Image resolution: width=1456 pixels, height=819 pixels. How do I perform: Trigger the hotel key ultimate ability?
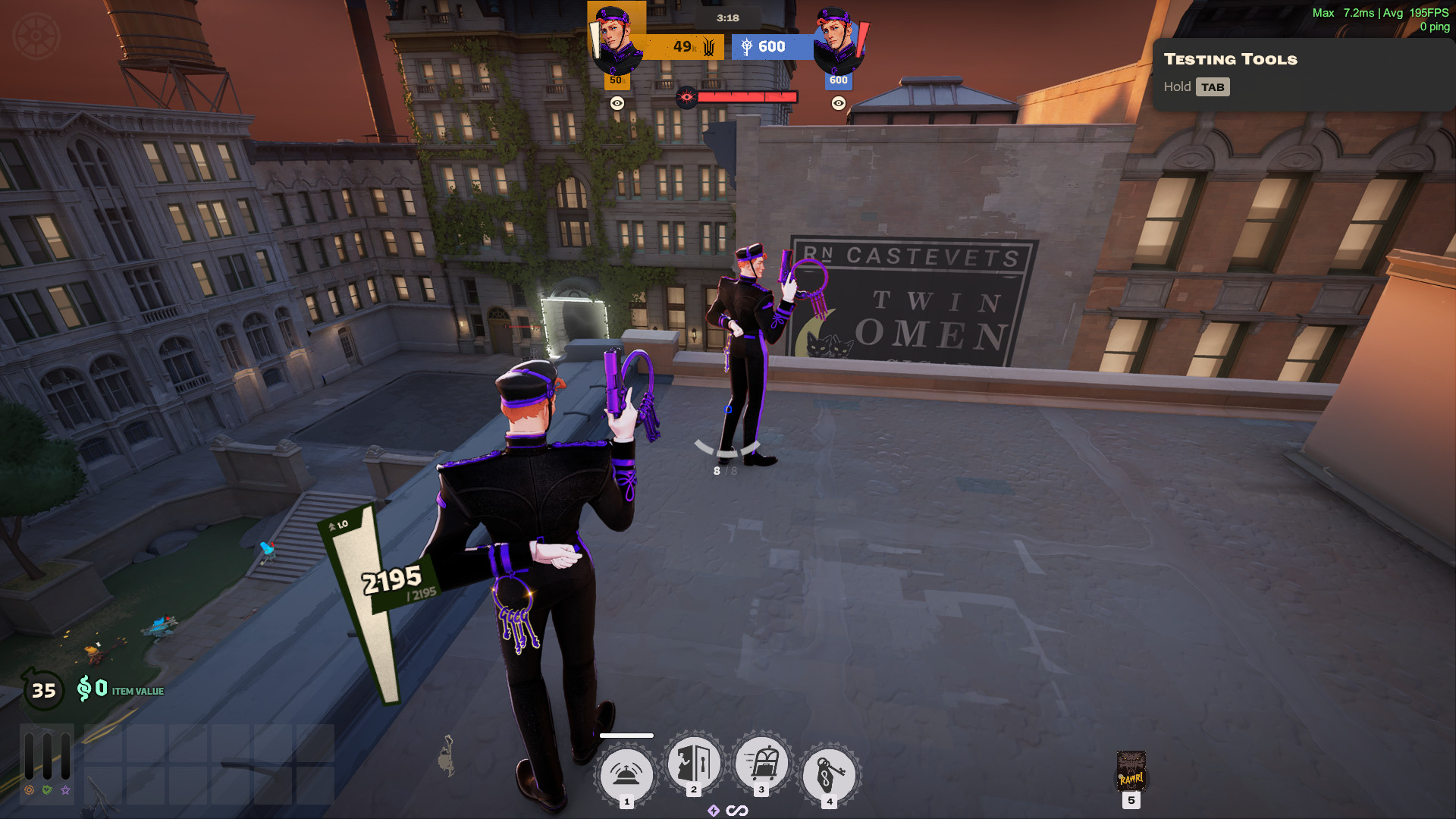[830, 774]
